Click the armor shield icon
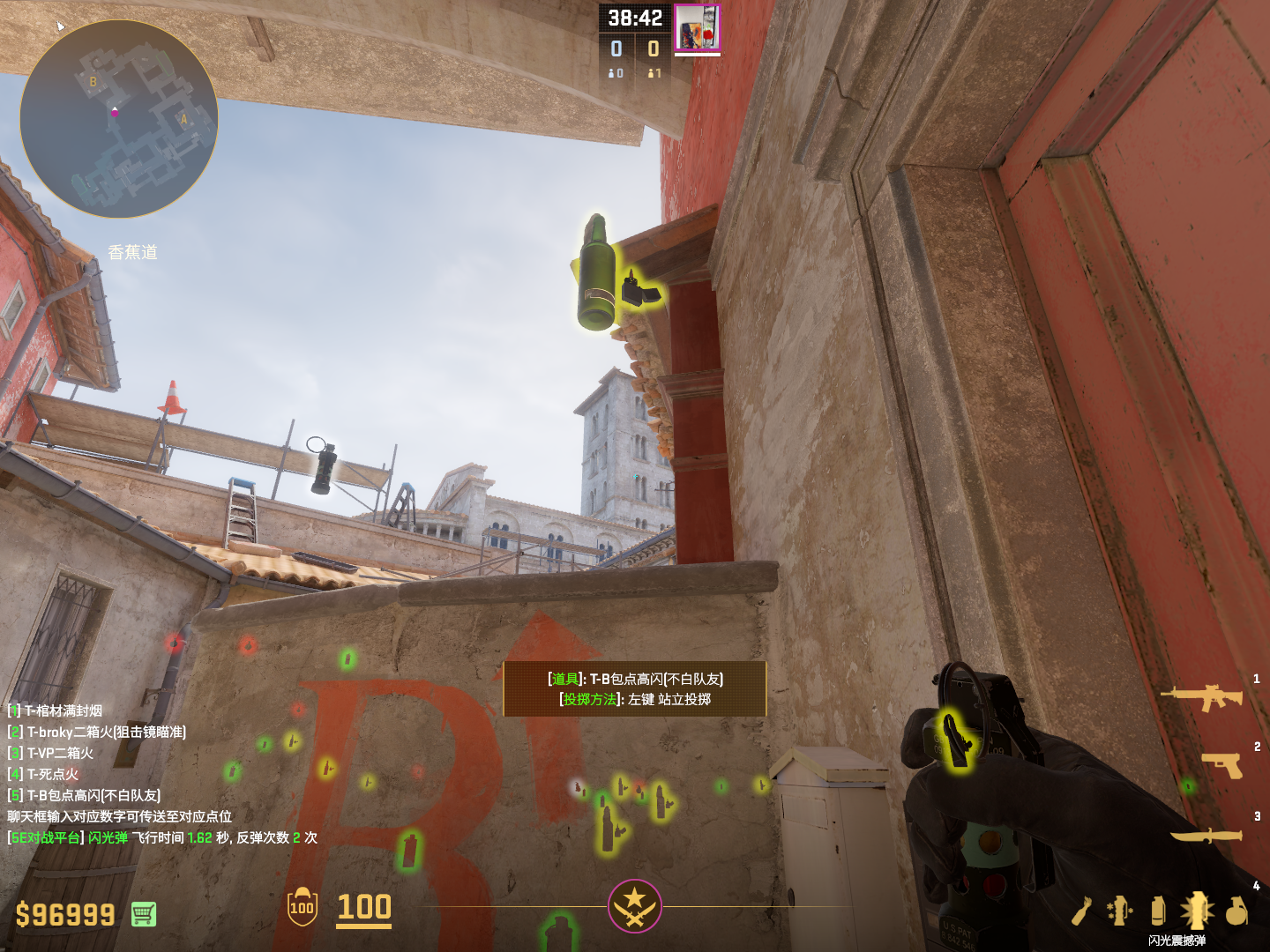 point(302,907)
